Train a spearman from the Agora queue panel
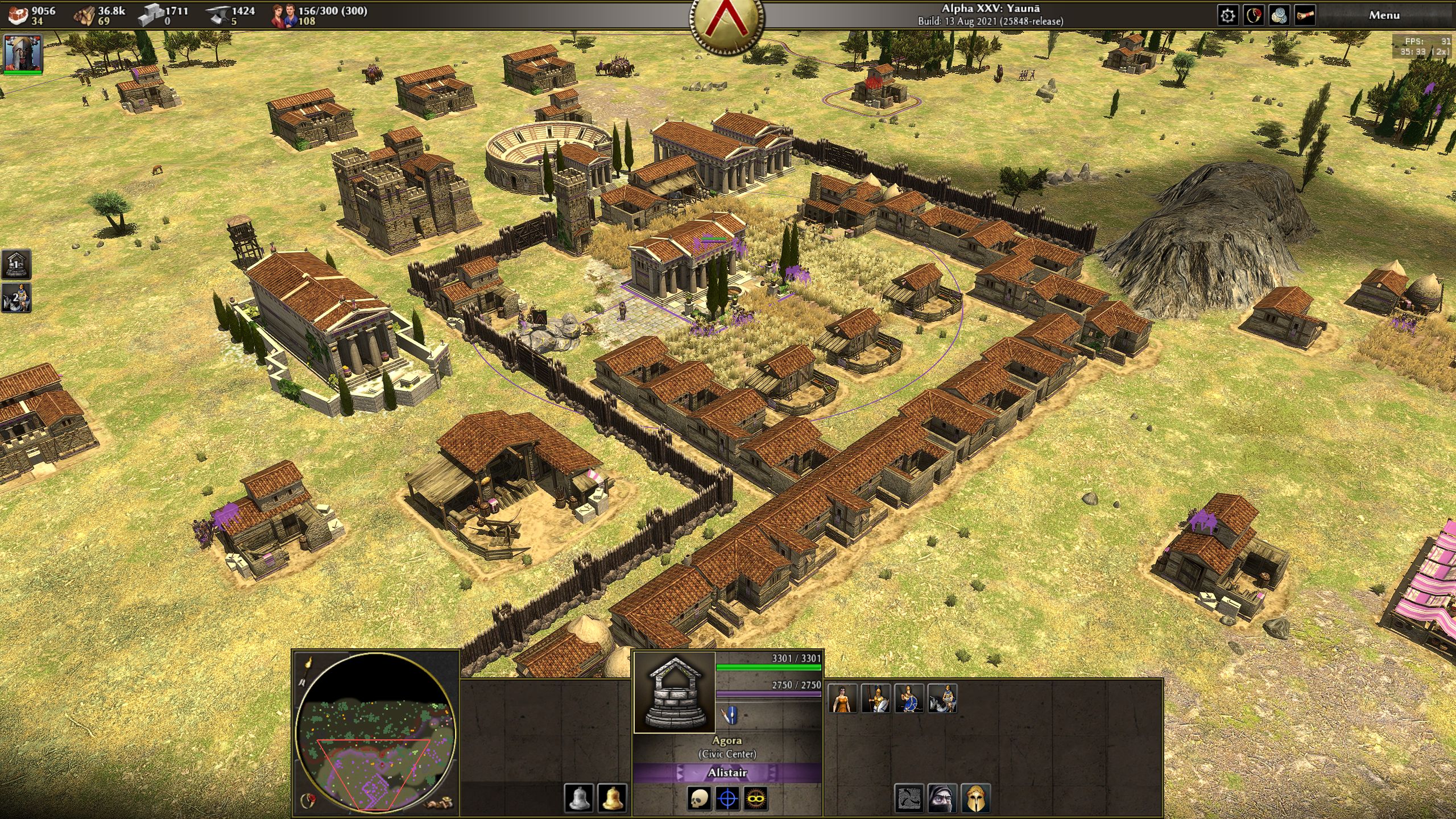 876,698
